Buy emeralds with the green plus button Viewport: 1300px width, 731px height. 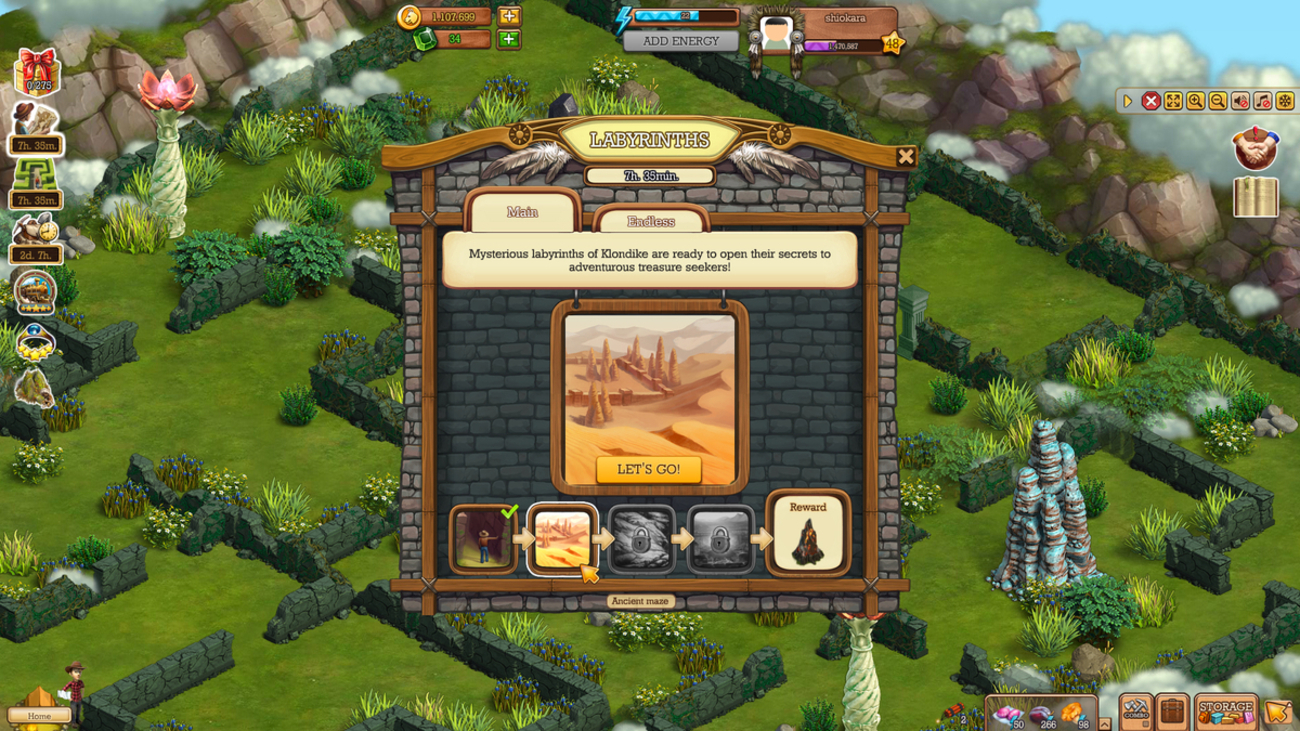[509, 39]
